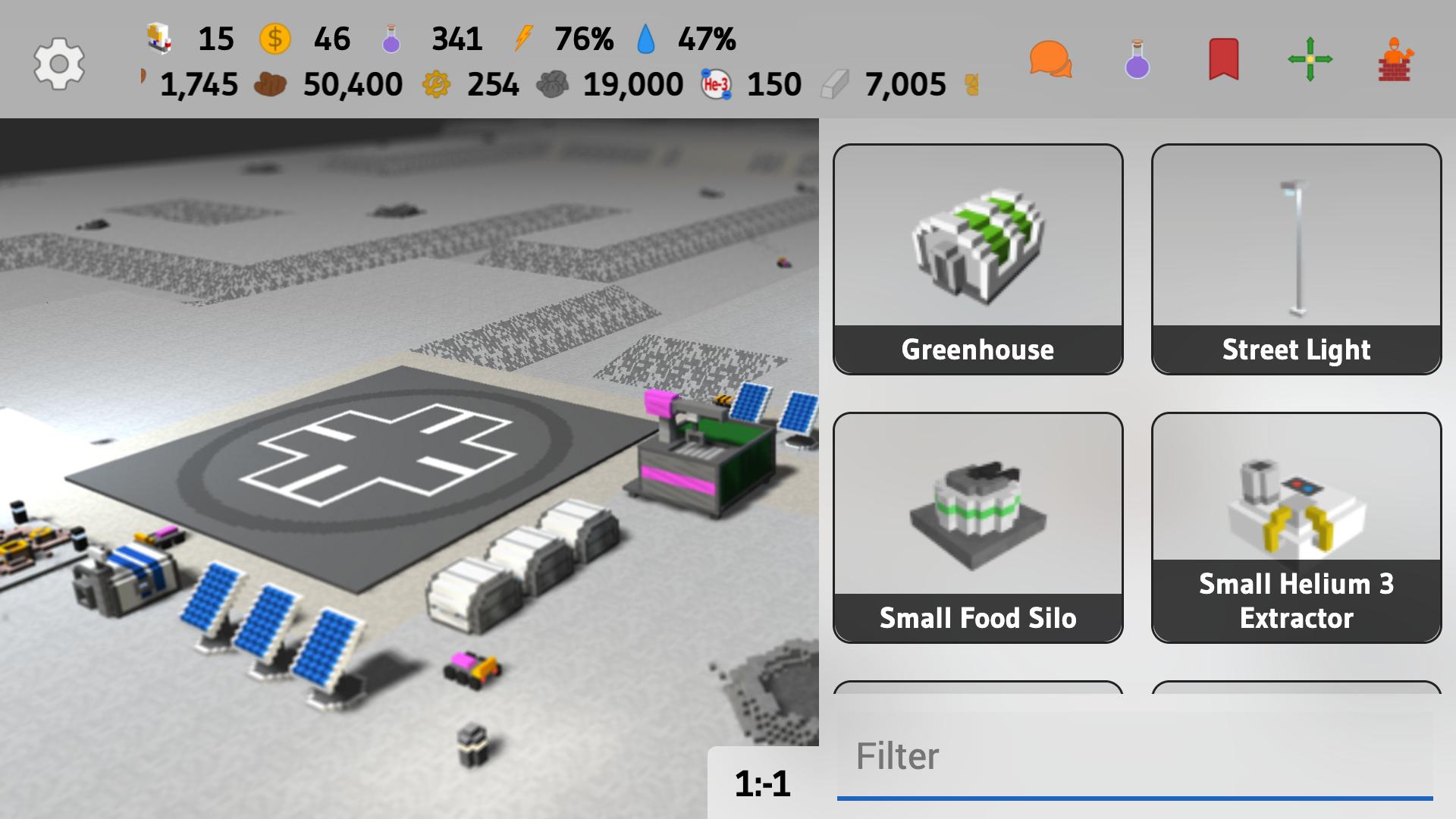This screenshot has height=819, width=1456.
Task: Click the ore rock resource icon
Action: pyautogui.click(x=556, y=84)
